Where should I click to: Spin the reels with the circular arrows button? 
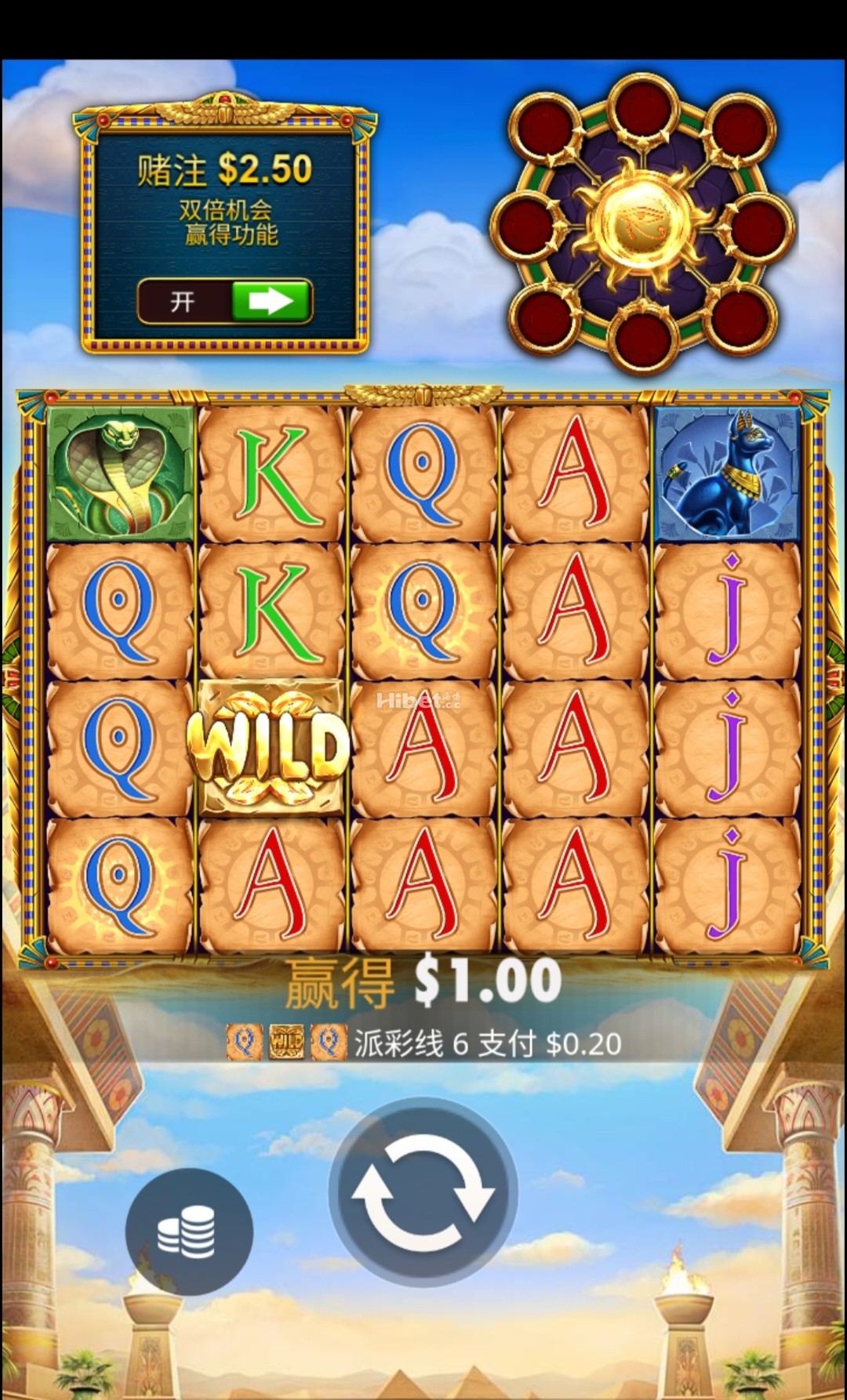click(x=423, y=1191)
